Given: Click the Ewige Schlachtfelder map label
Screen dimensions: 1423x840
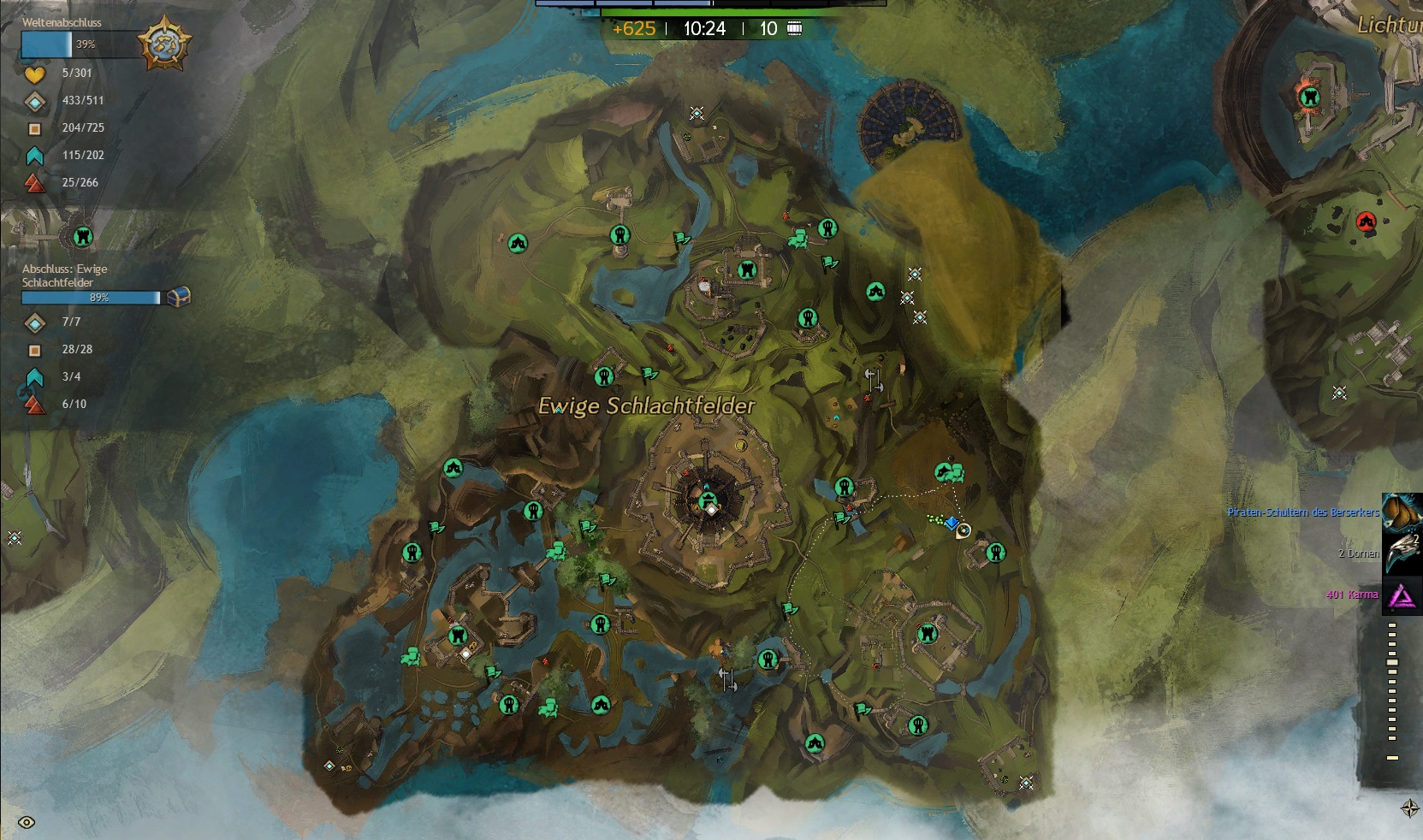Looking at the screenshot, I should tap(646, 405).
